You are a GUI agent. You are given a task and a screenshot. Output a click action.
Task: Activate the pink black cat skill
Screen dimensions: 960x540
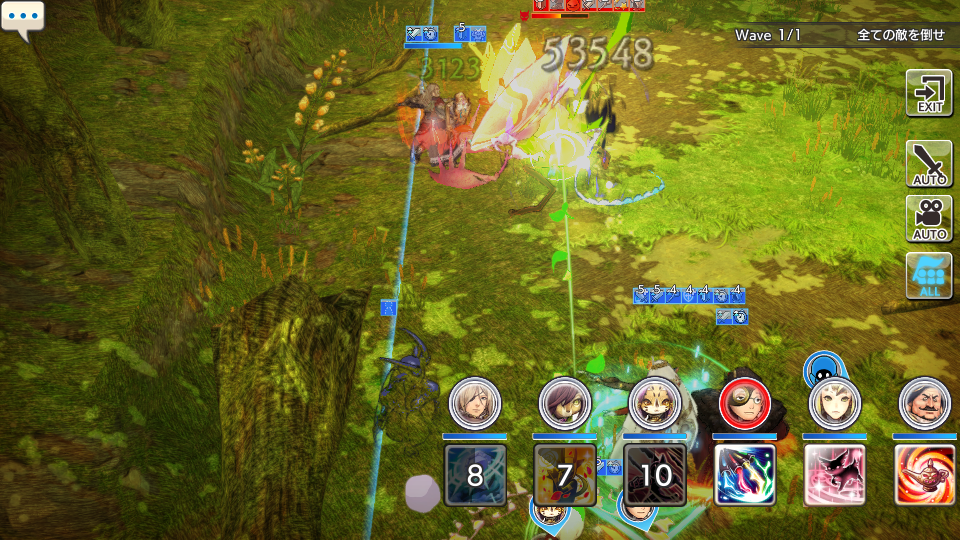[x=835, y=475]
